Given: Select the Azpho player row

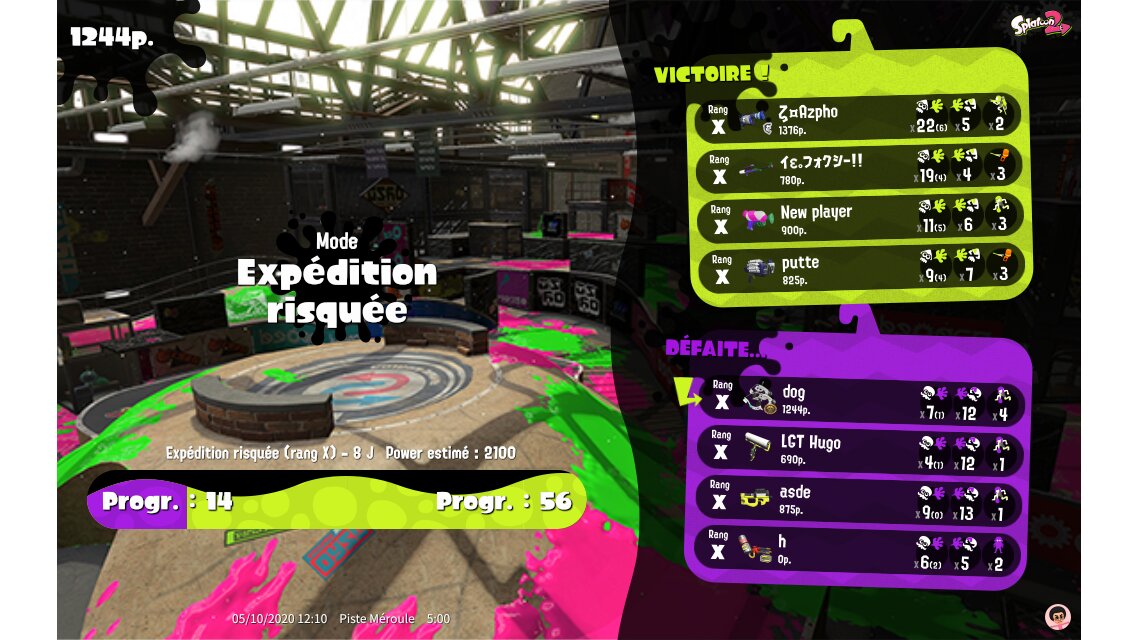Looking at the screenshot, I should (x=860, y=118).
